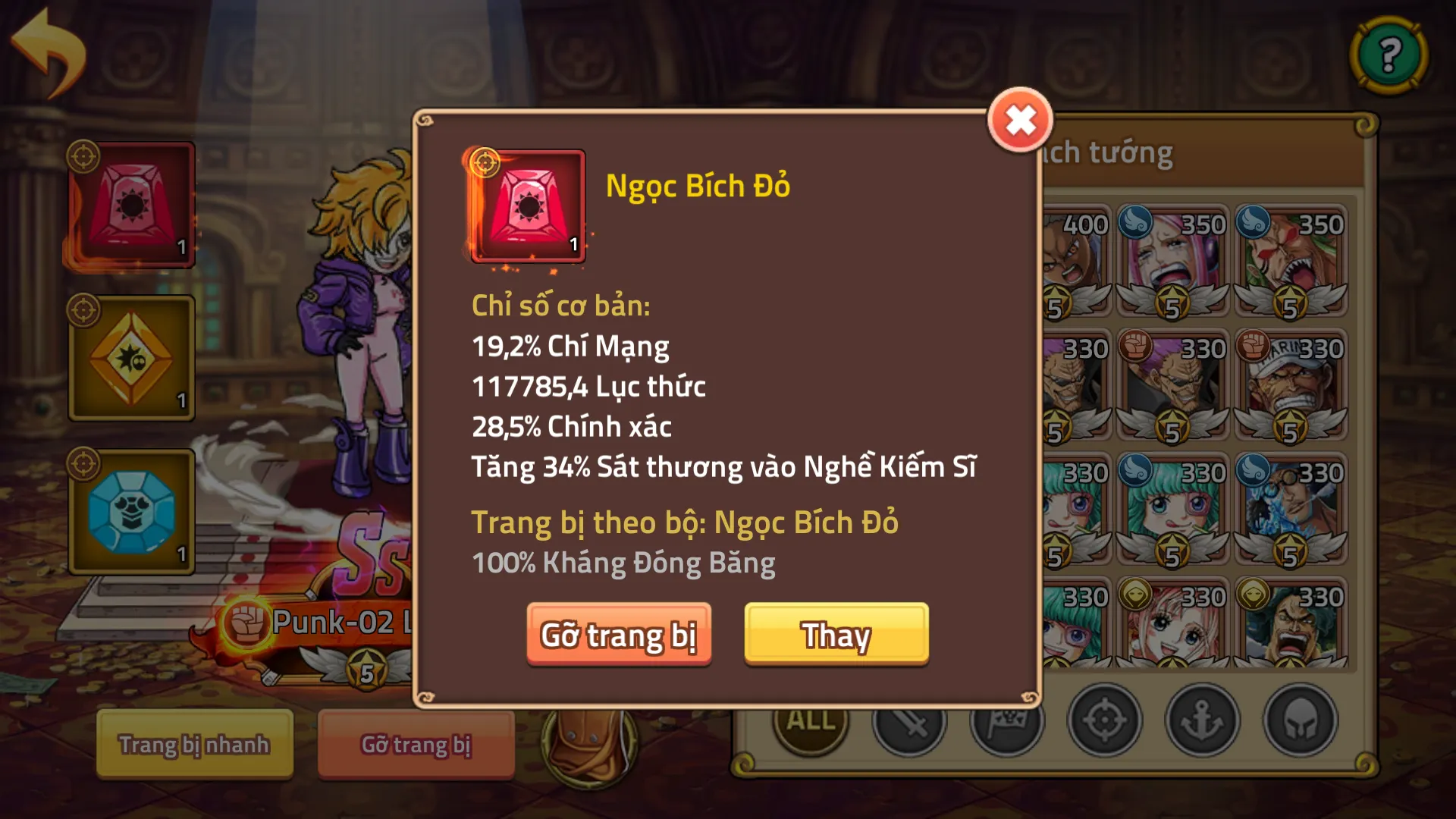1456x819 pixels.
Task: Click Trang bị nhanh at bottom left
Action: pos(193,745)
